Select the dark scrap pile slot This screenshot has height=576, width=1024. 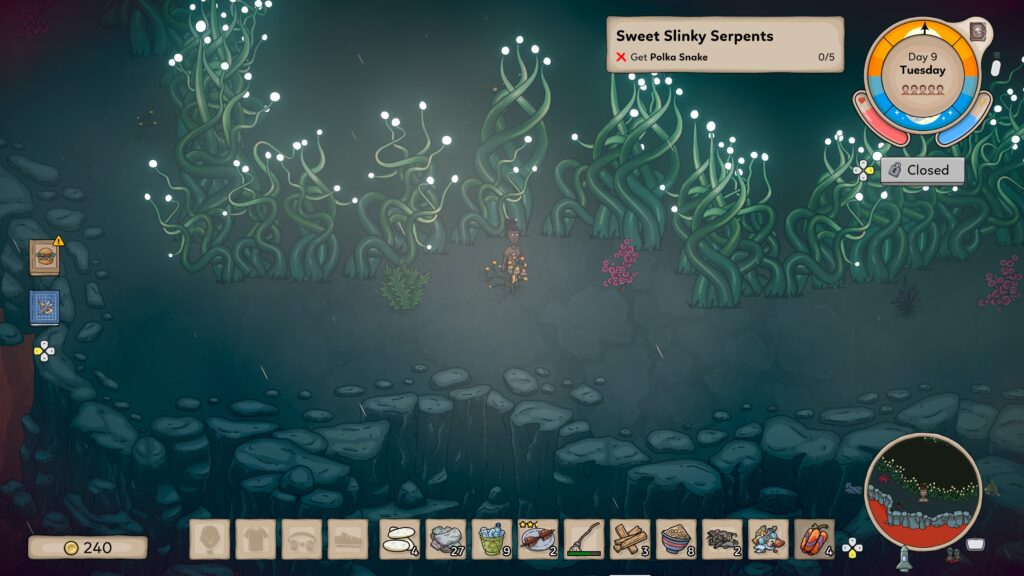[722, 539]
